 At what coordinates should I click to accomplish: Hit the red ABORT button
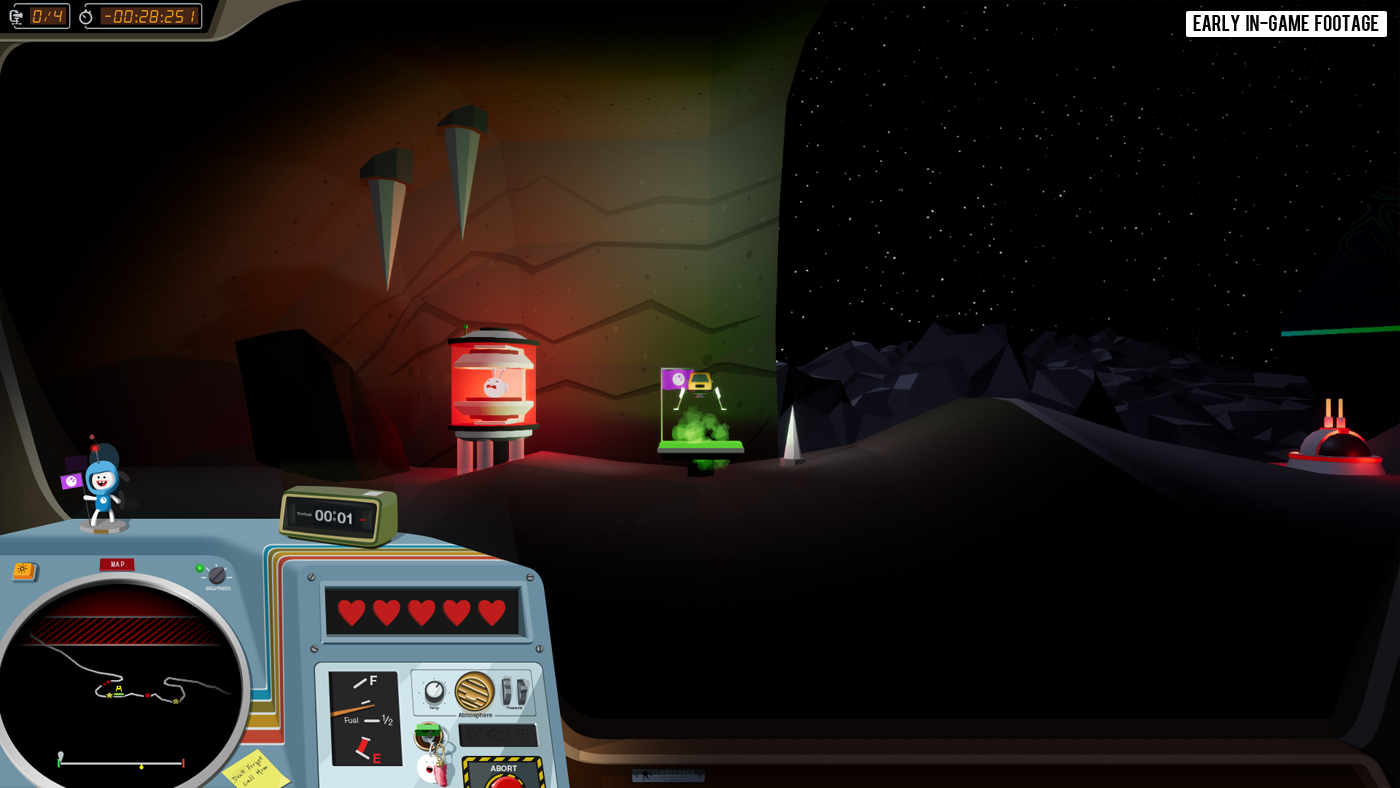[506, 780]
